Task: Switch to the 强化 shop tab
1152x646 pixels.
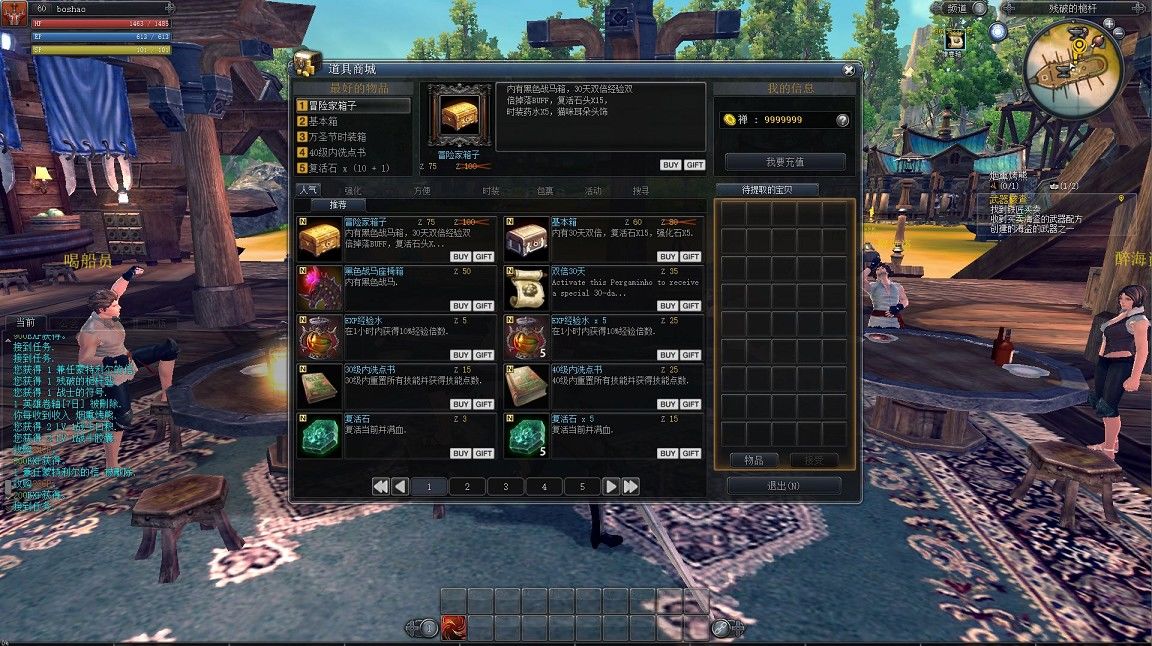Action: click(353, 190)
